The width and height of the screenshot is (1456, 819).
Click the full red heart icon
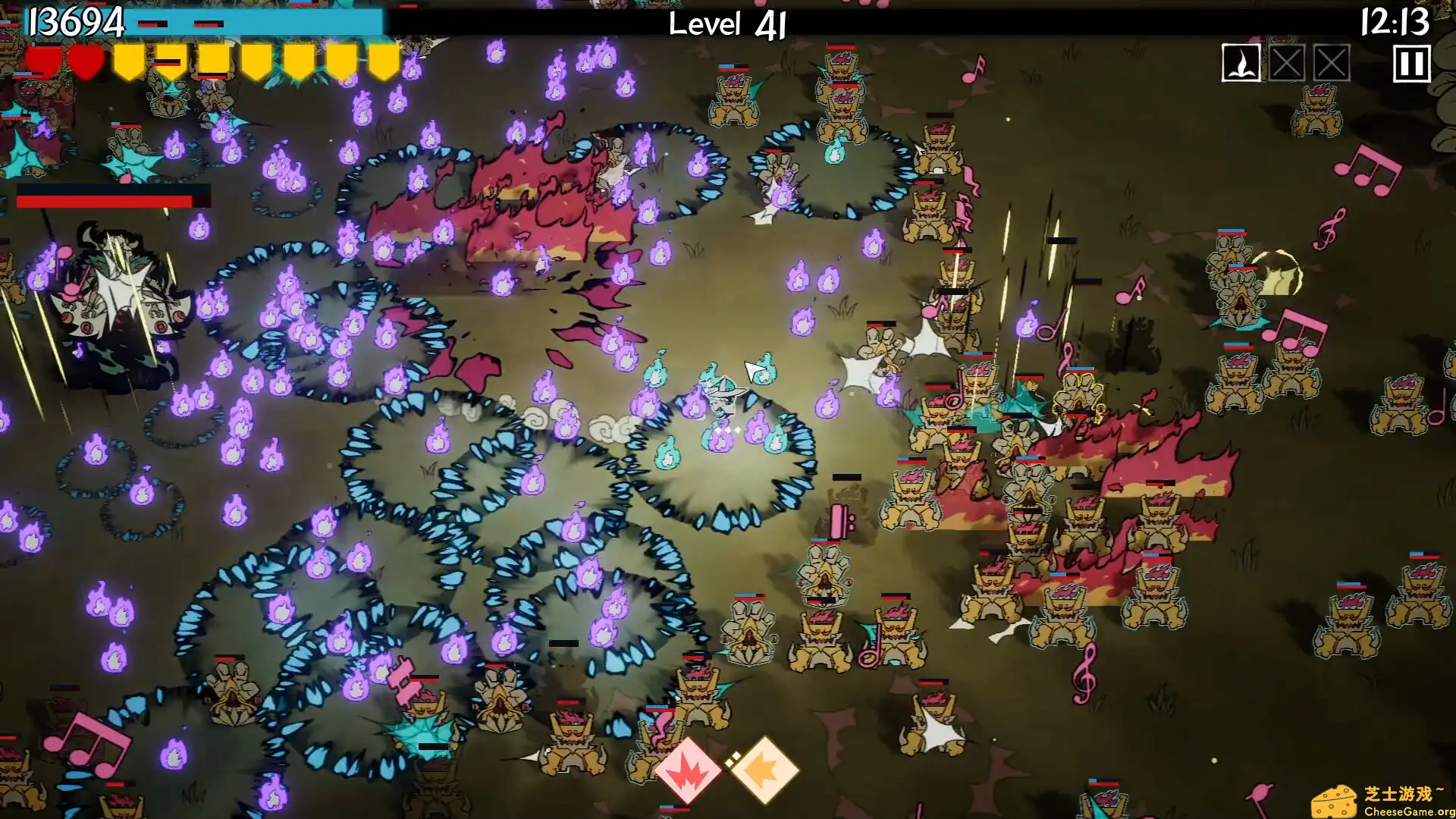pos(86,63)
